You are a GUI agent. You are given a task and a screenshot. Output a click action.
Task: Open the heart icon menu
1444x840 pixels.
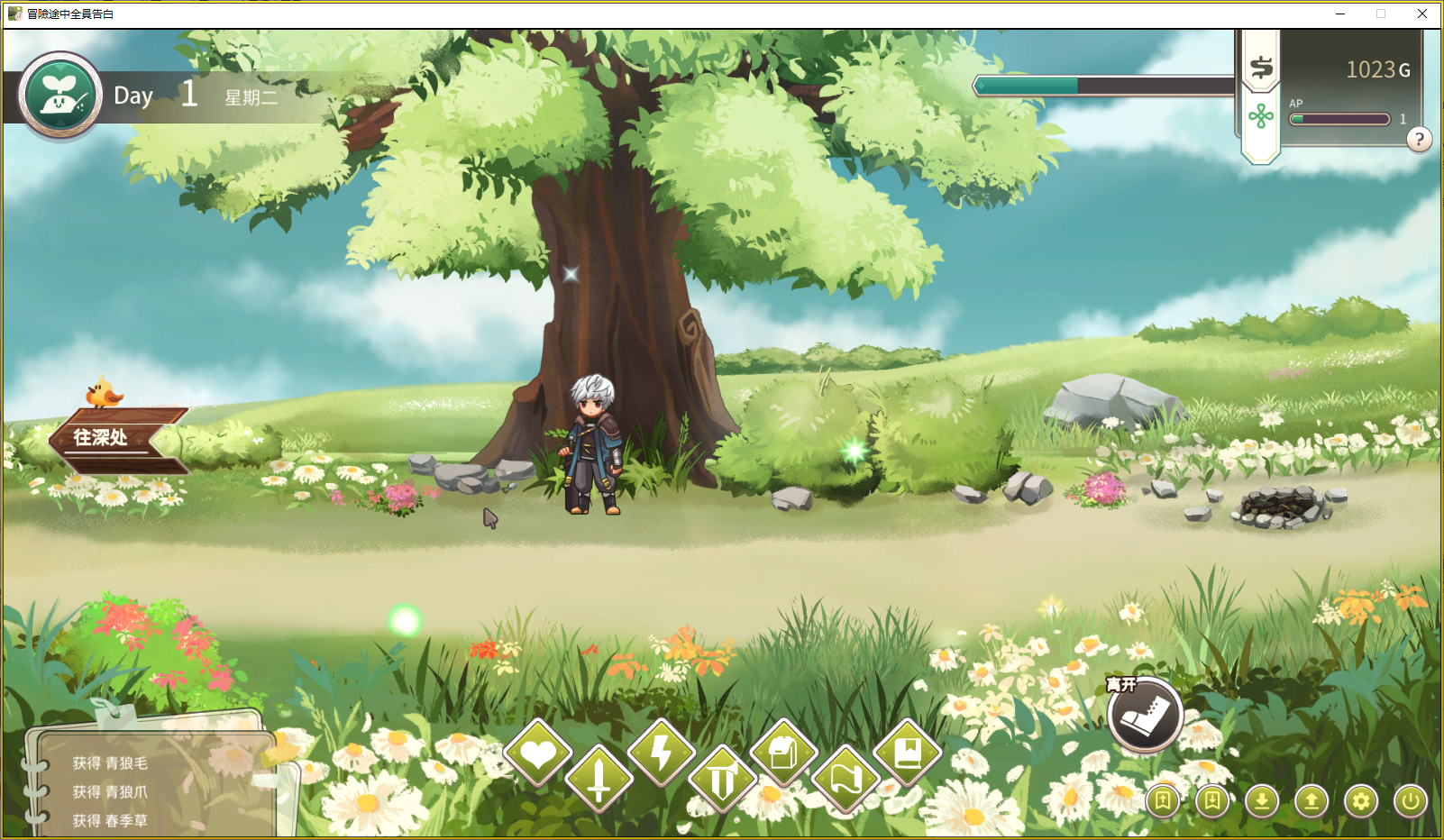tap(538, 753)
